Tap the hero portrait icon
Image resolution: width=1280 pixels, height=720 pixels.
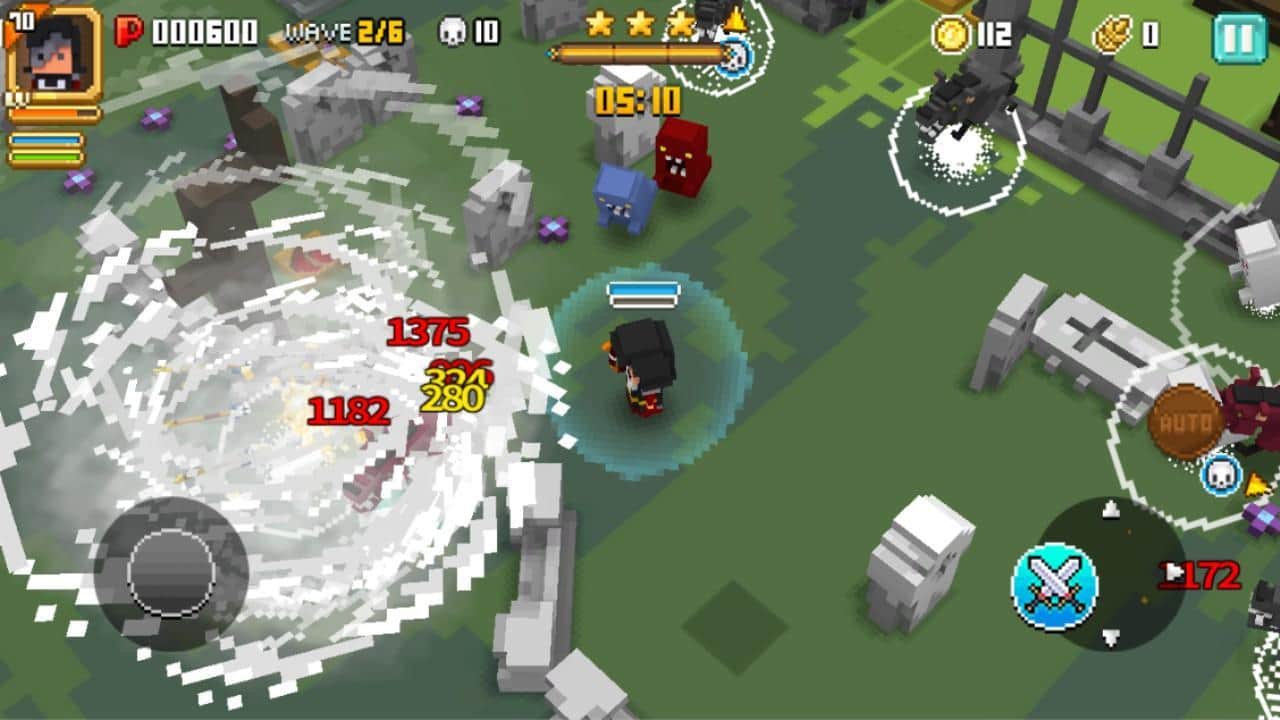(x=54, y=55)
